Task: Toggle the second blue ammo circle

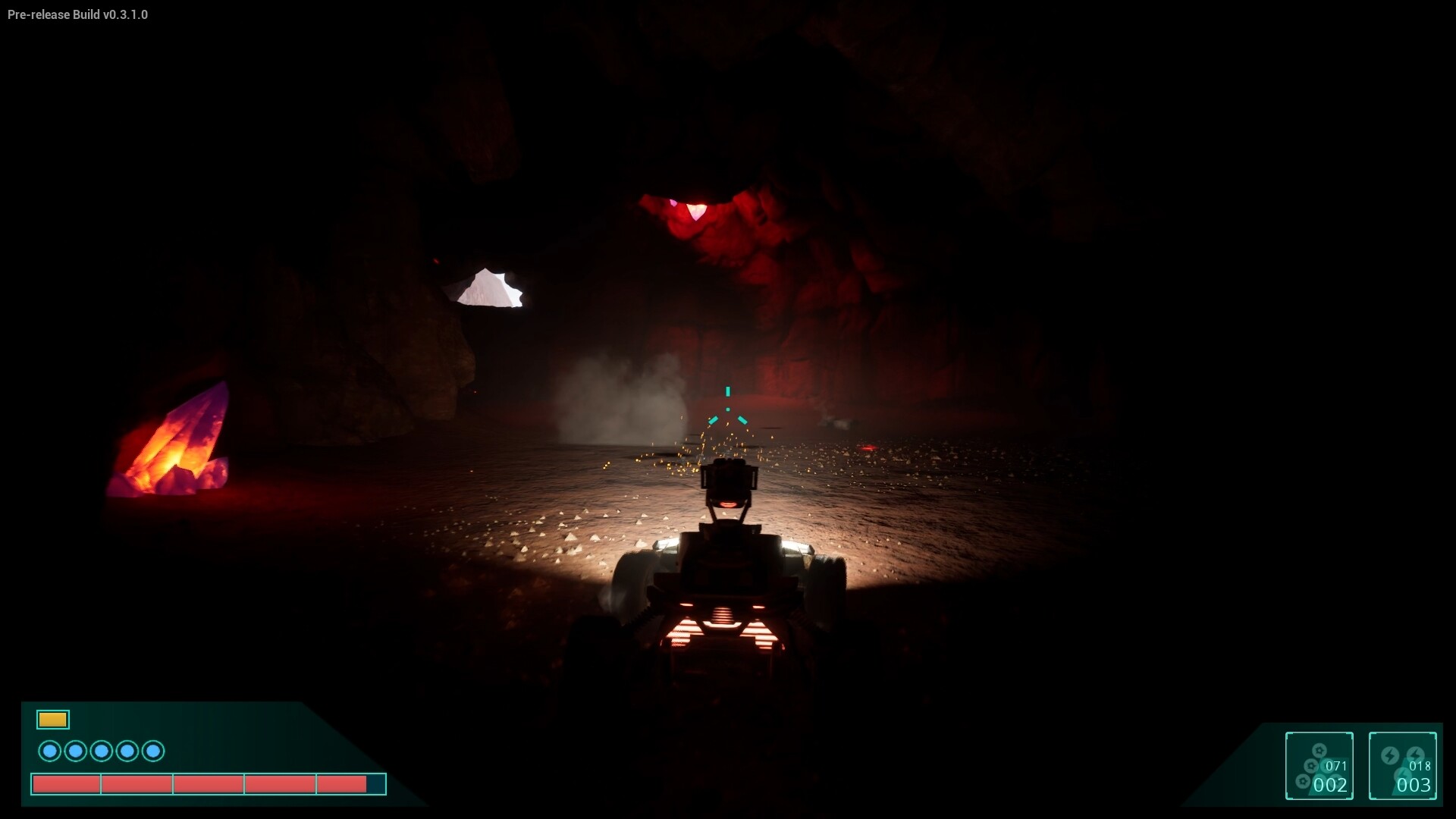Action: coord(76,751)
